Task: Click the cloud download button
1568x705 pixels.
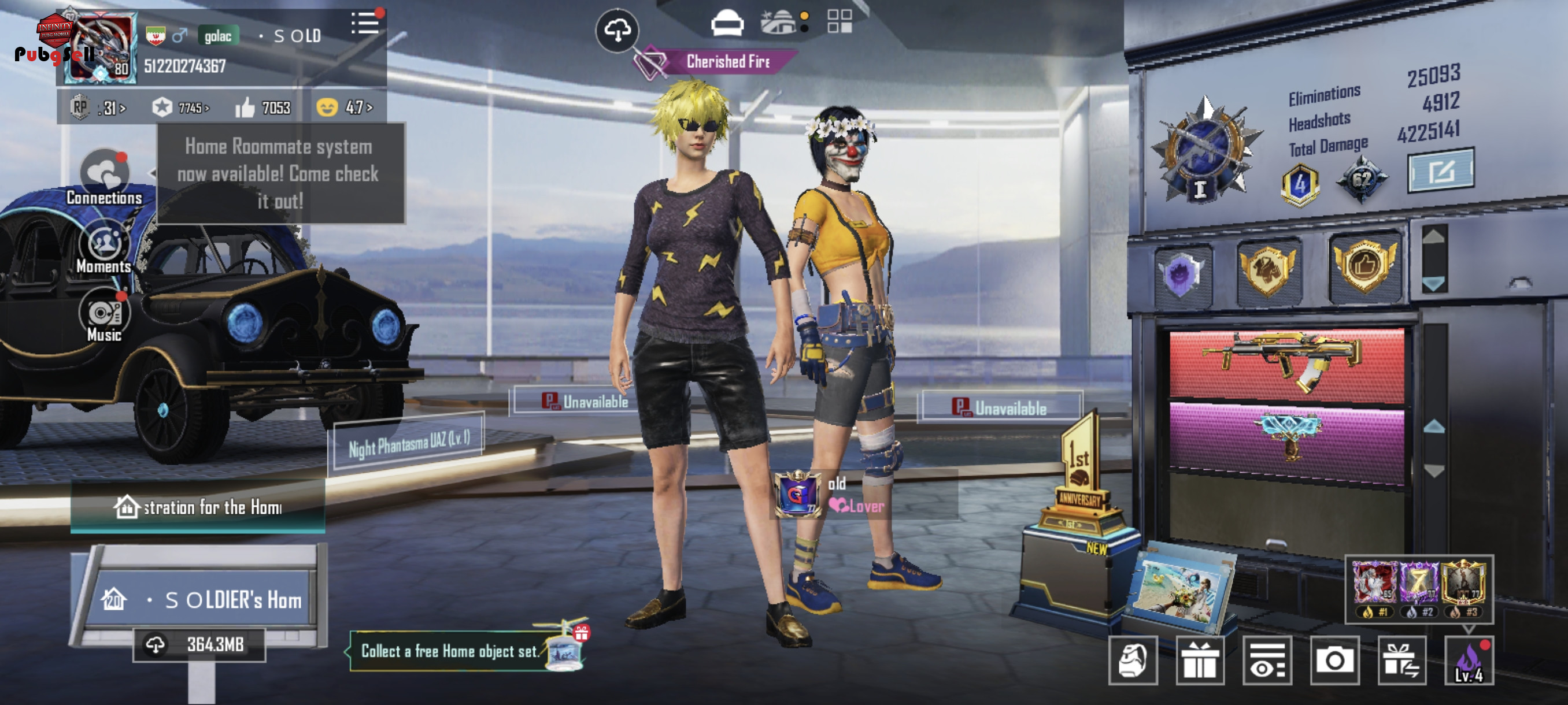Action: point(616,30)
